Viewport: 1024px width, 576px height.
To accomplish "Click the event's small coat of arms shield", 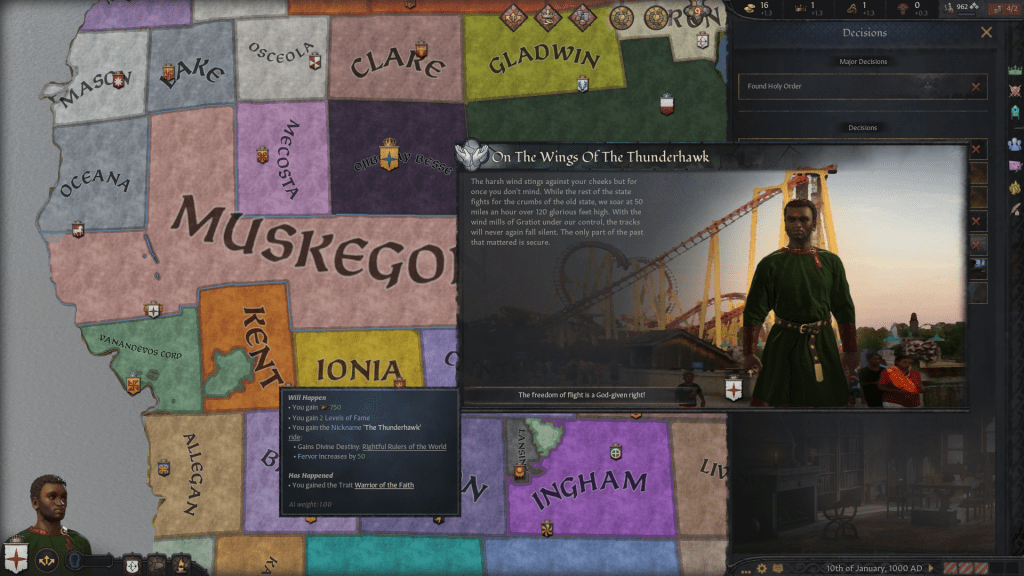I will (733, 388).
